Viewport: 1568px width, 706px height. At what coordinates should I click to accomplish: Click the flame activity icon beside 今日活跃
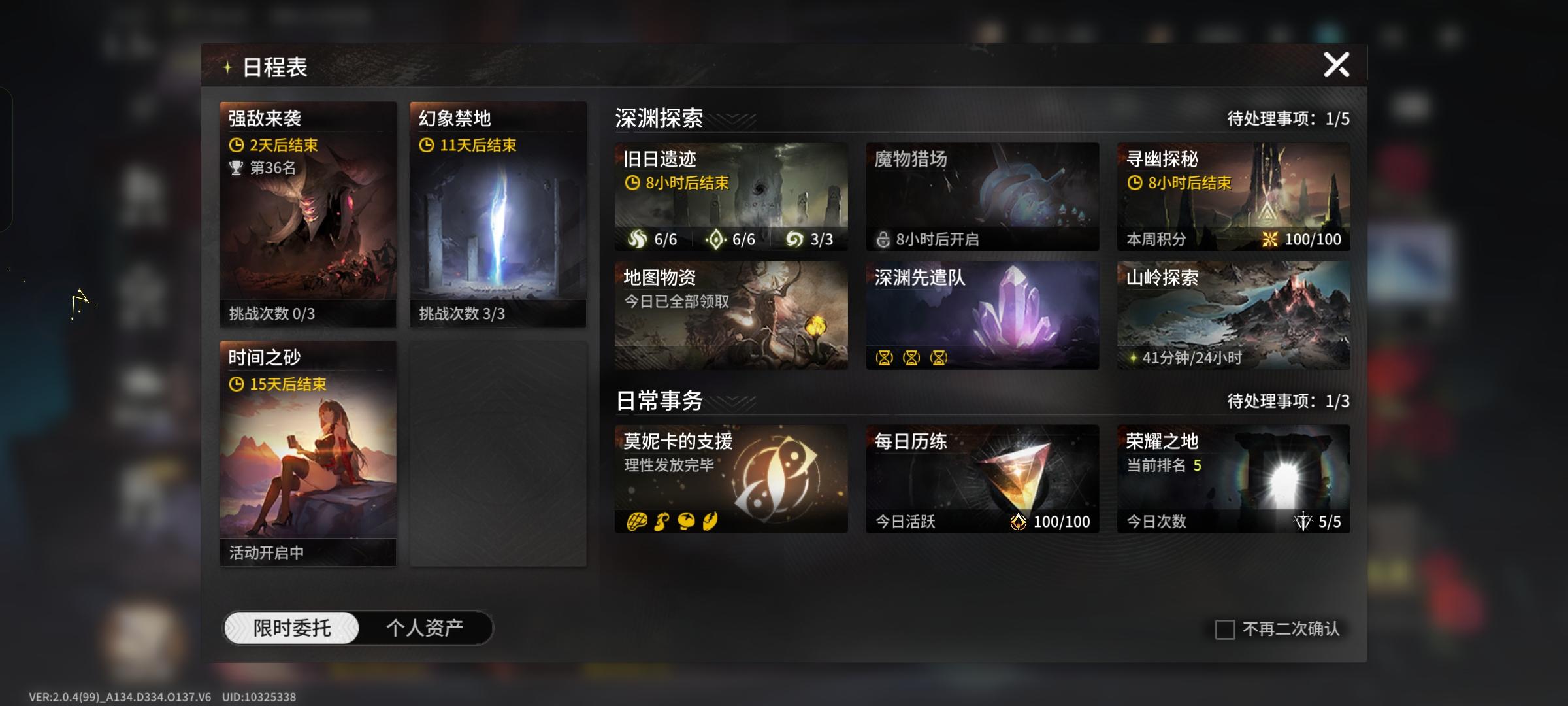coord(1019,522)
